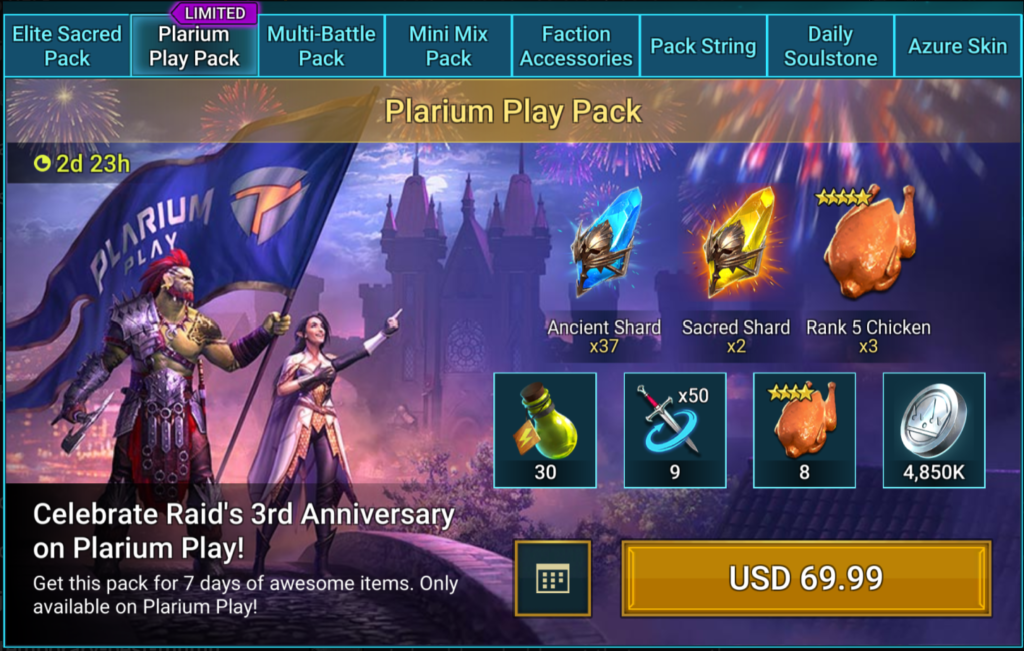Viewport: 1024px width, 651px height.
Task: Switch to Daily Soulstone tab
Action: [x=830, y=46]
